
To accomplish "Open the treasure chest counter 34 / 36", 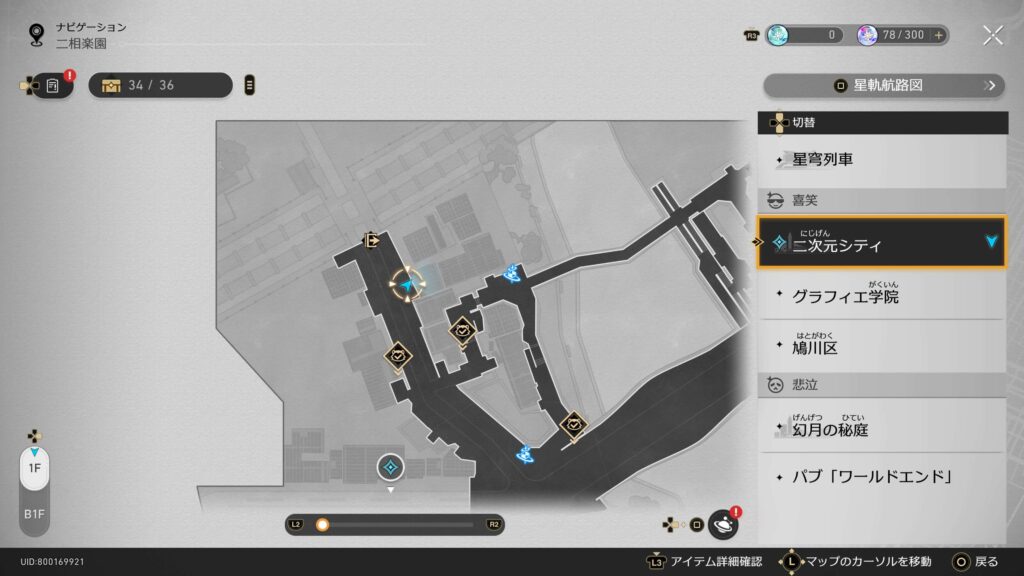I will click(x=160, y=85).
